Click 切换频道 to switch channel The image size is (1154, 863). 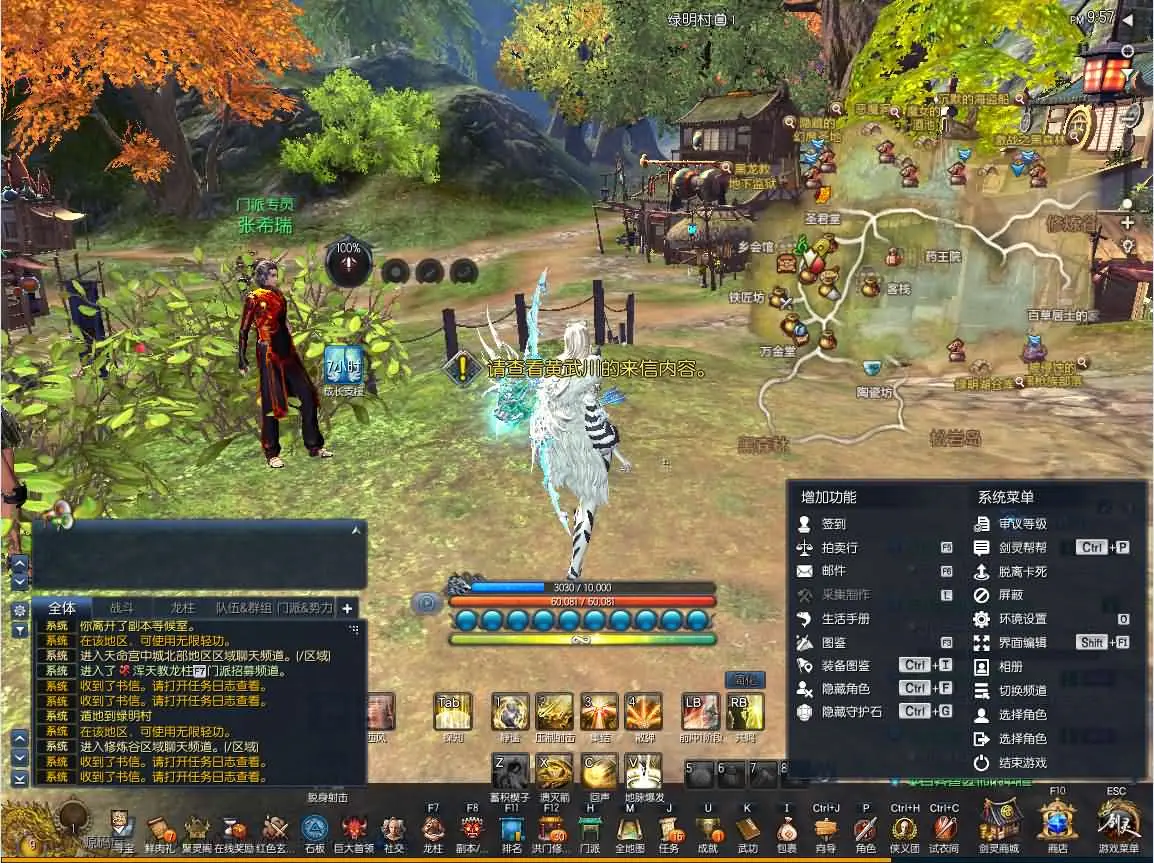(x=1022, y=690)
